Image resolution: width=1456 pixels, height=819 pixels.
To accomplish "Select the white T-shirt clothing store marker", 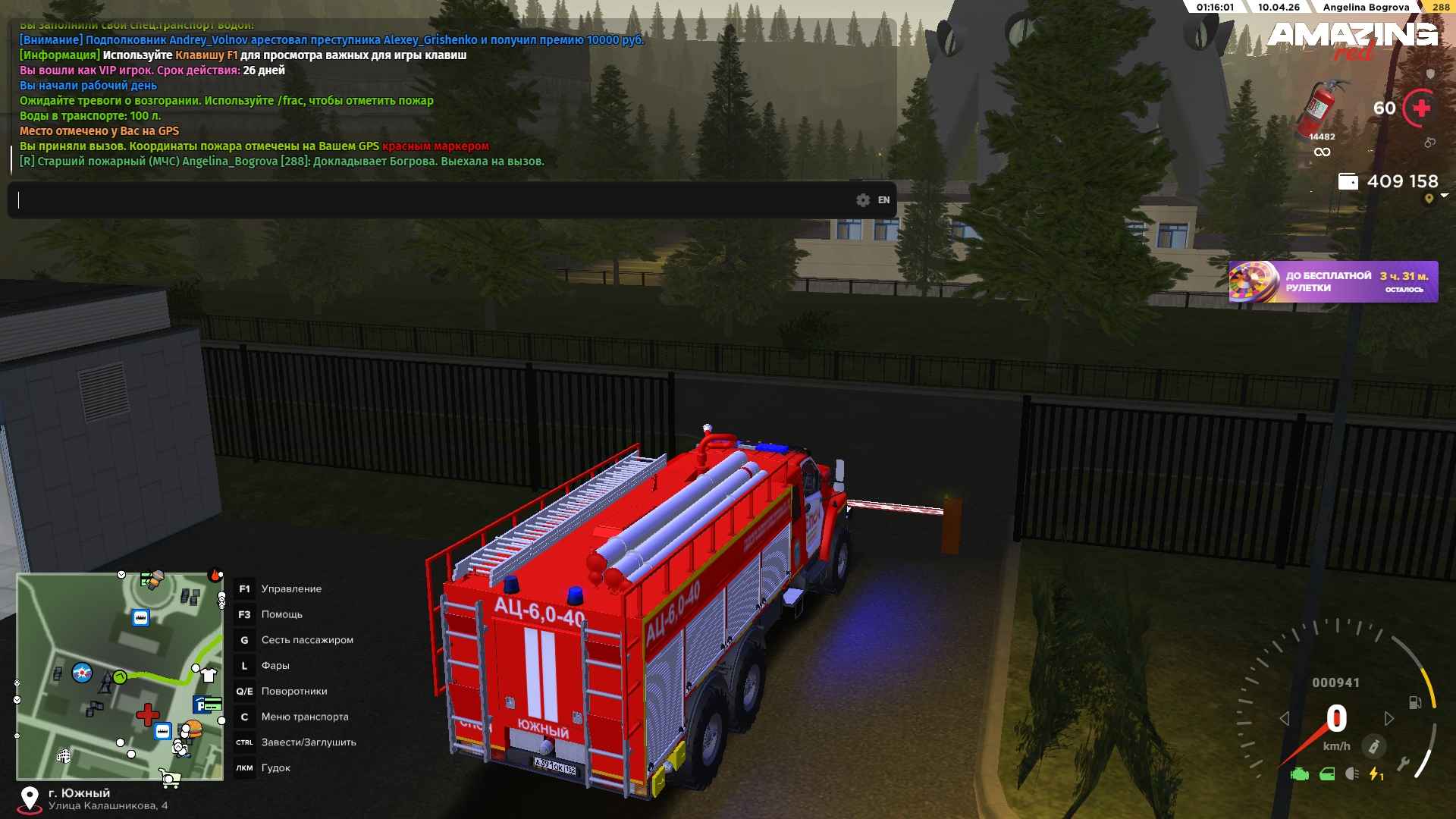I will (209, 674).
